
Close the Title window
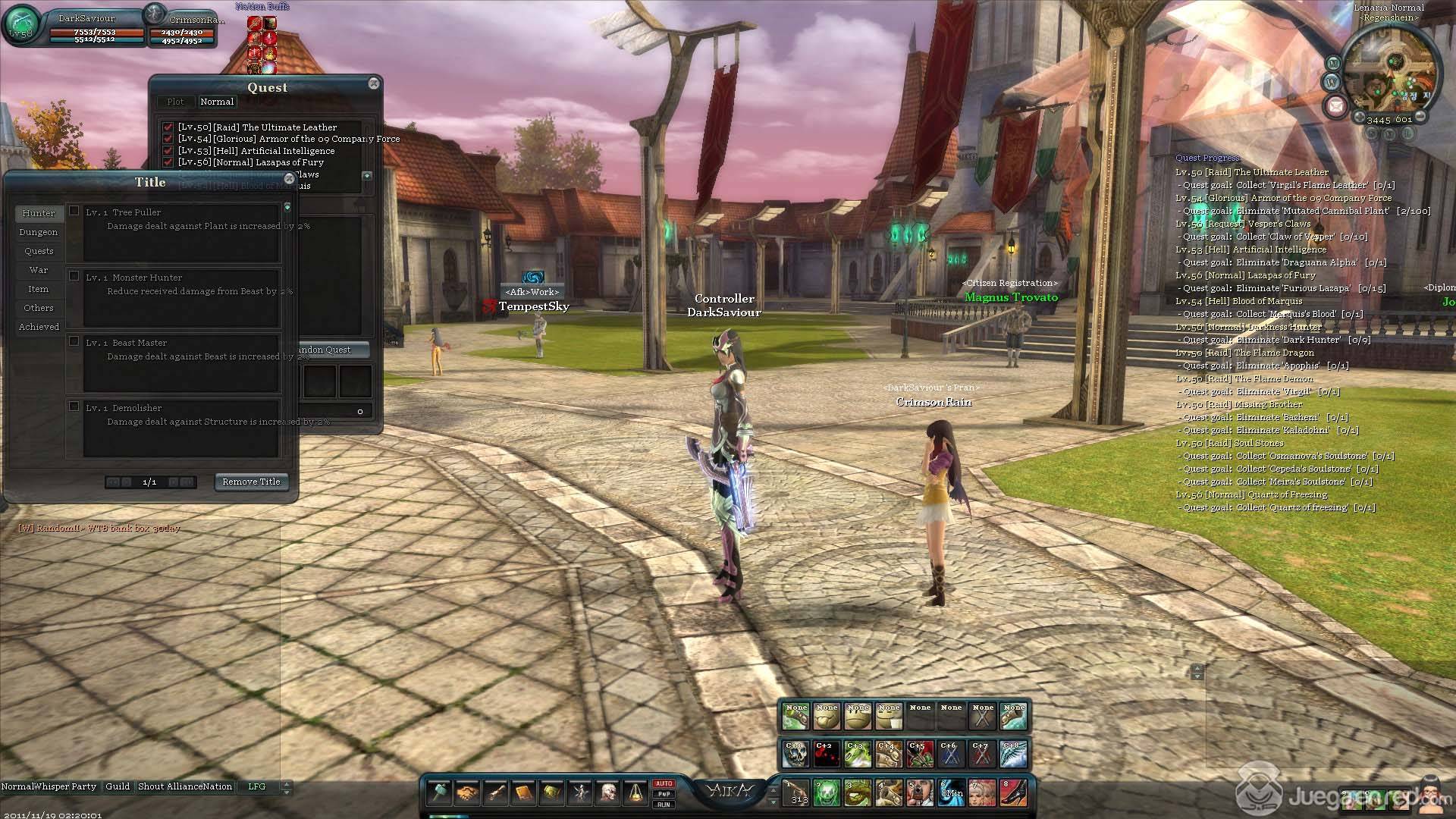click(x=289, y=179)
